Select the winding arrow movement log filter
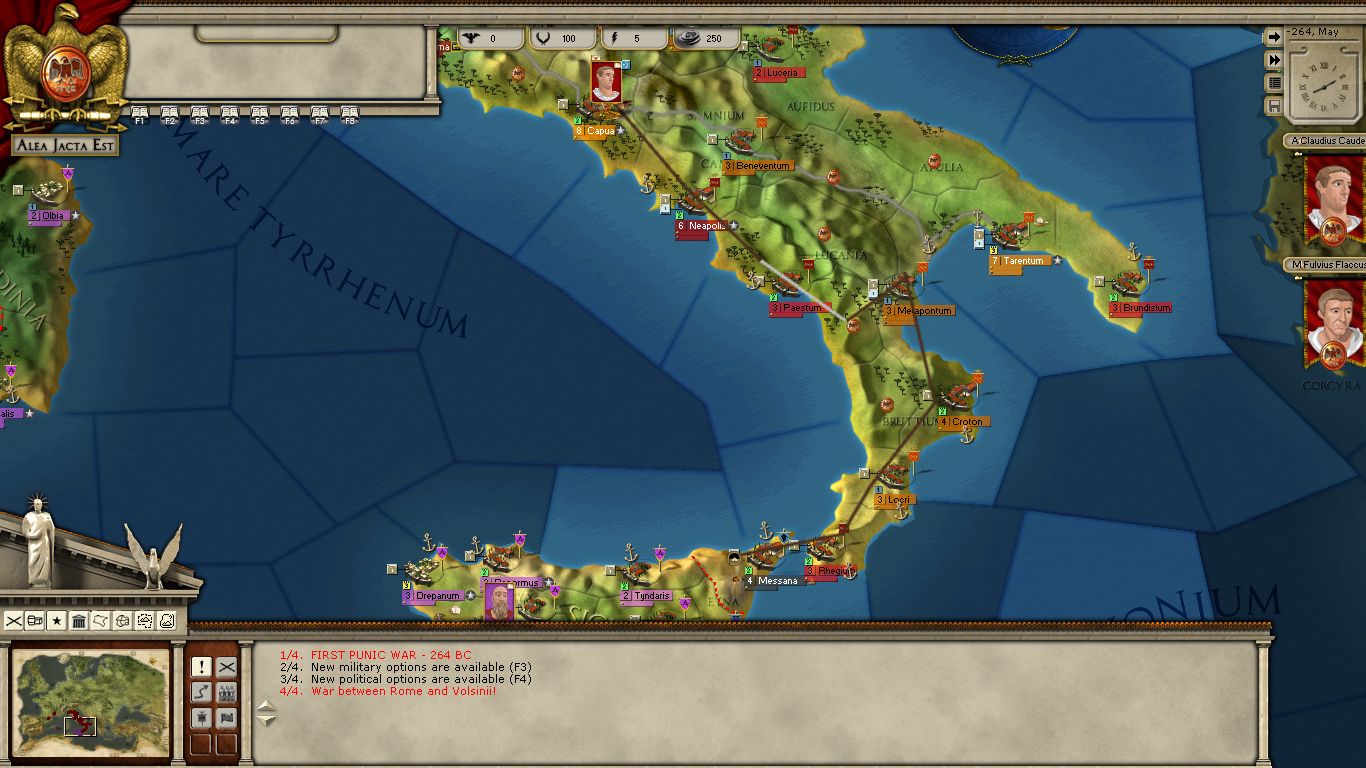This screenshot has width=1366, height=768. click(x=201, y=692)
